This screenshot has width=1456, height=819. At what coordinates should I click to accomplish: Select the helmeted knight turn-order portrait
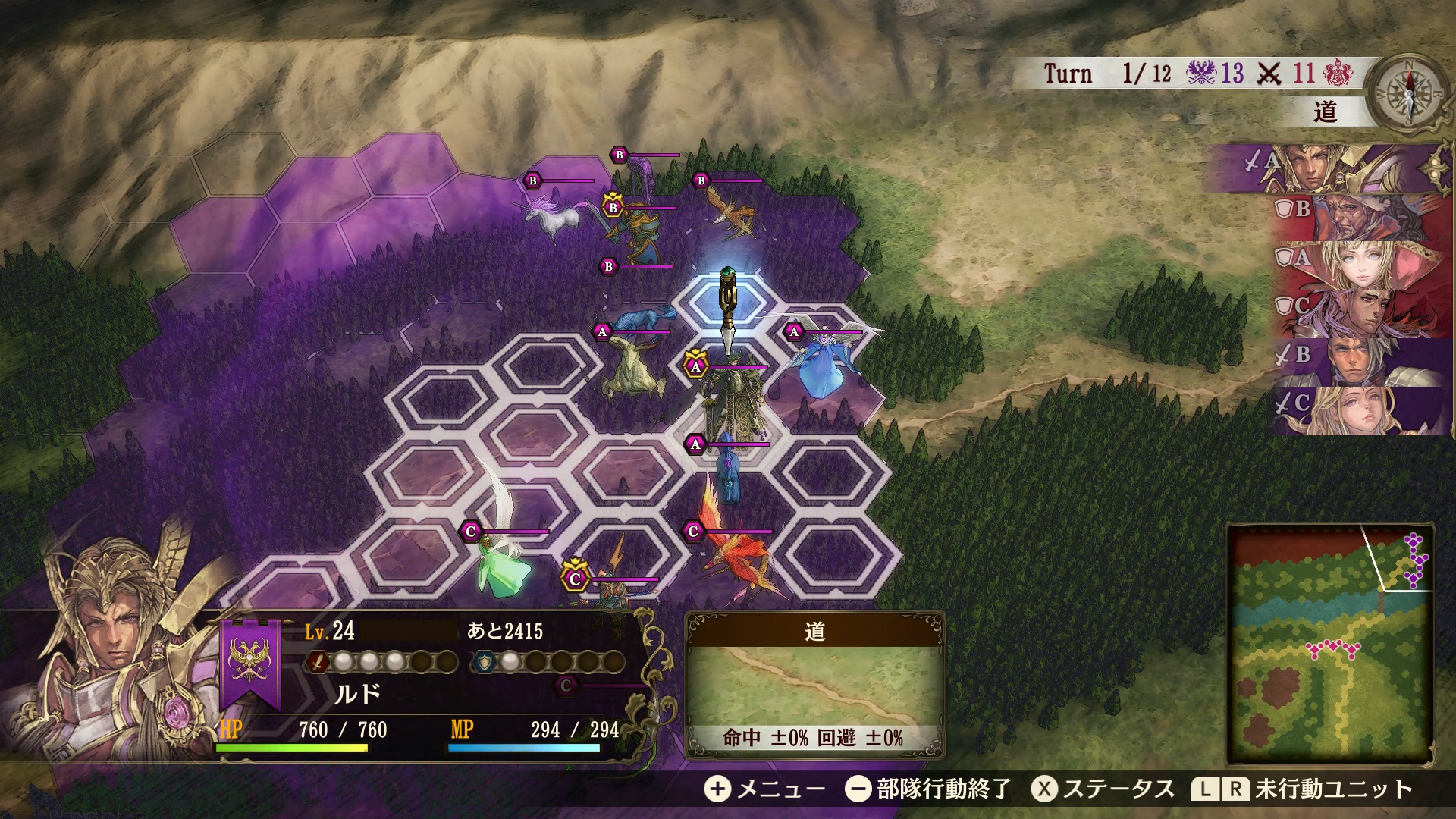pyautogui.click(x=1335, y=168)
